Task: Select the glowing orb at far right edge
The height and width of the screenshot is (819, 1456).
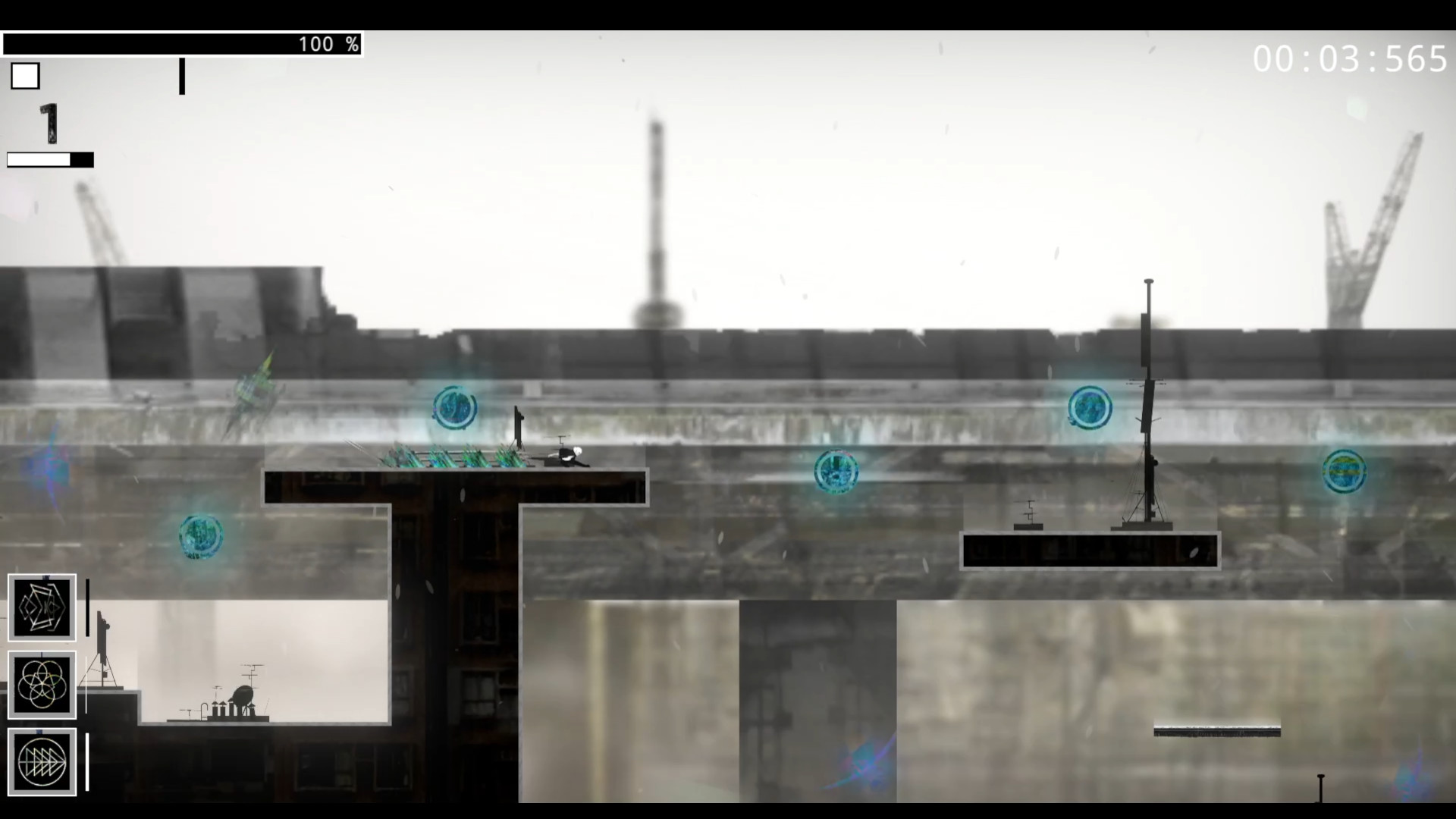Action: (x=1344, y=471)
